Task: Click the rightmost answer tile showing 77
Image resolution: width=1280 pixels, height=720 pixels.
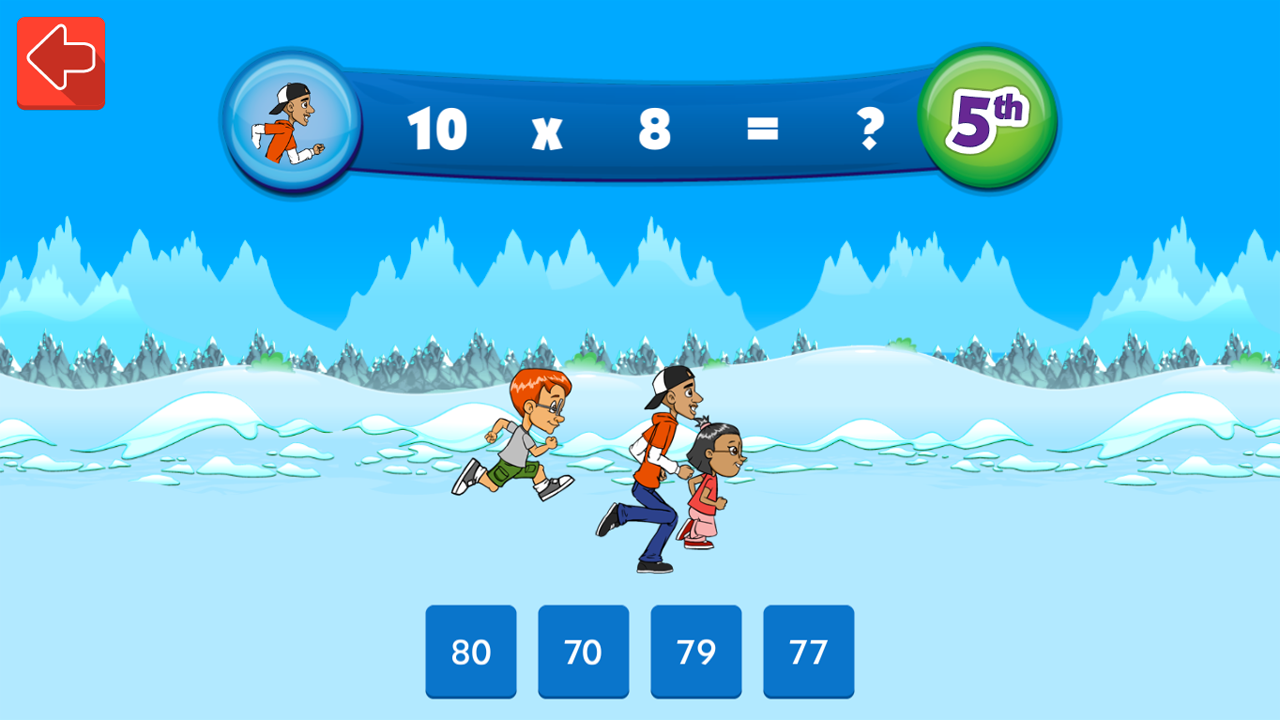Action: click(808, 652)
